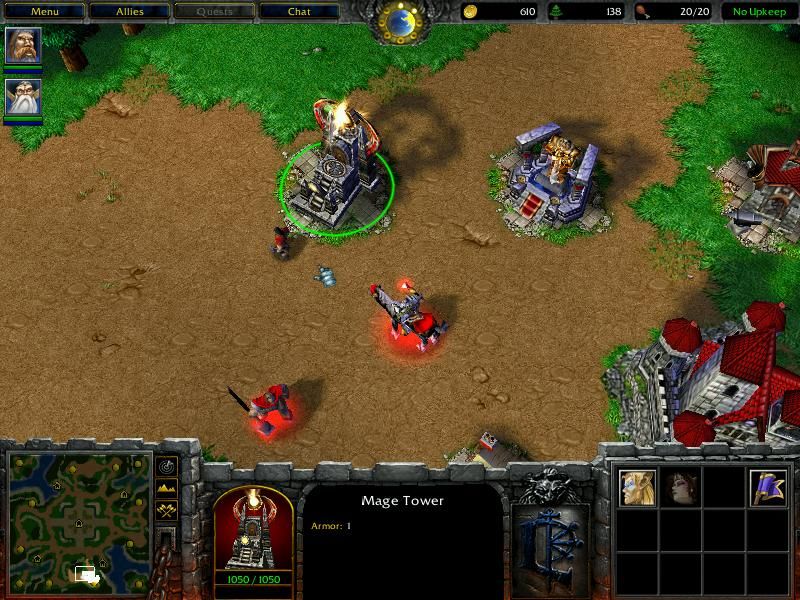Open the Quests log
800x600 pixels.
point(214,12)
